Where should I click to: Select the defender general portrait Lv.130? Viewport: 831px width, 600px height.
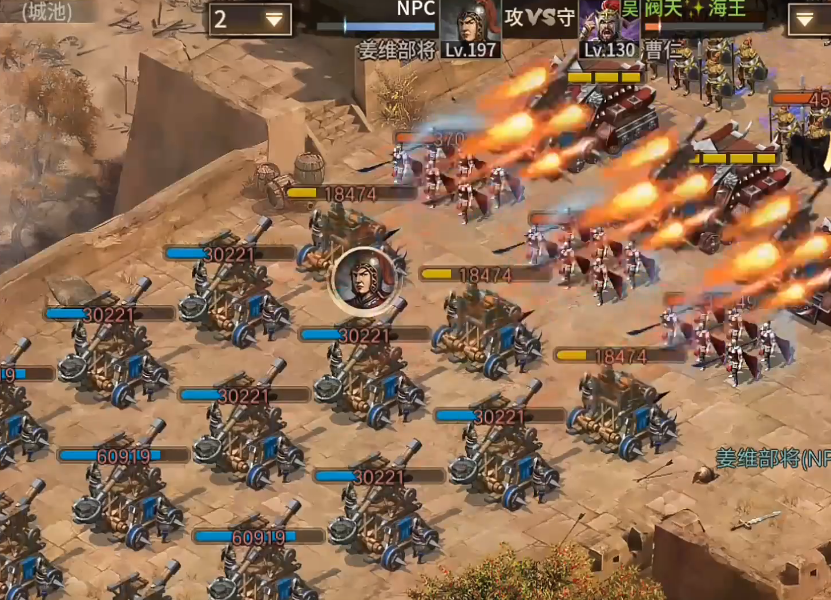608,24
